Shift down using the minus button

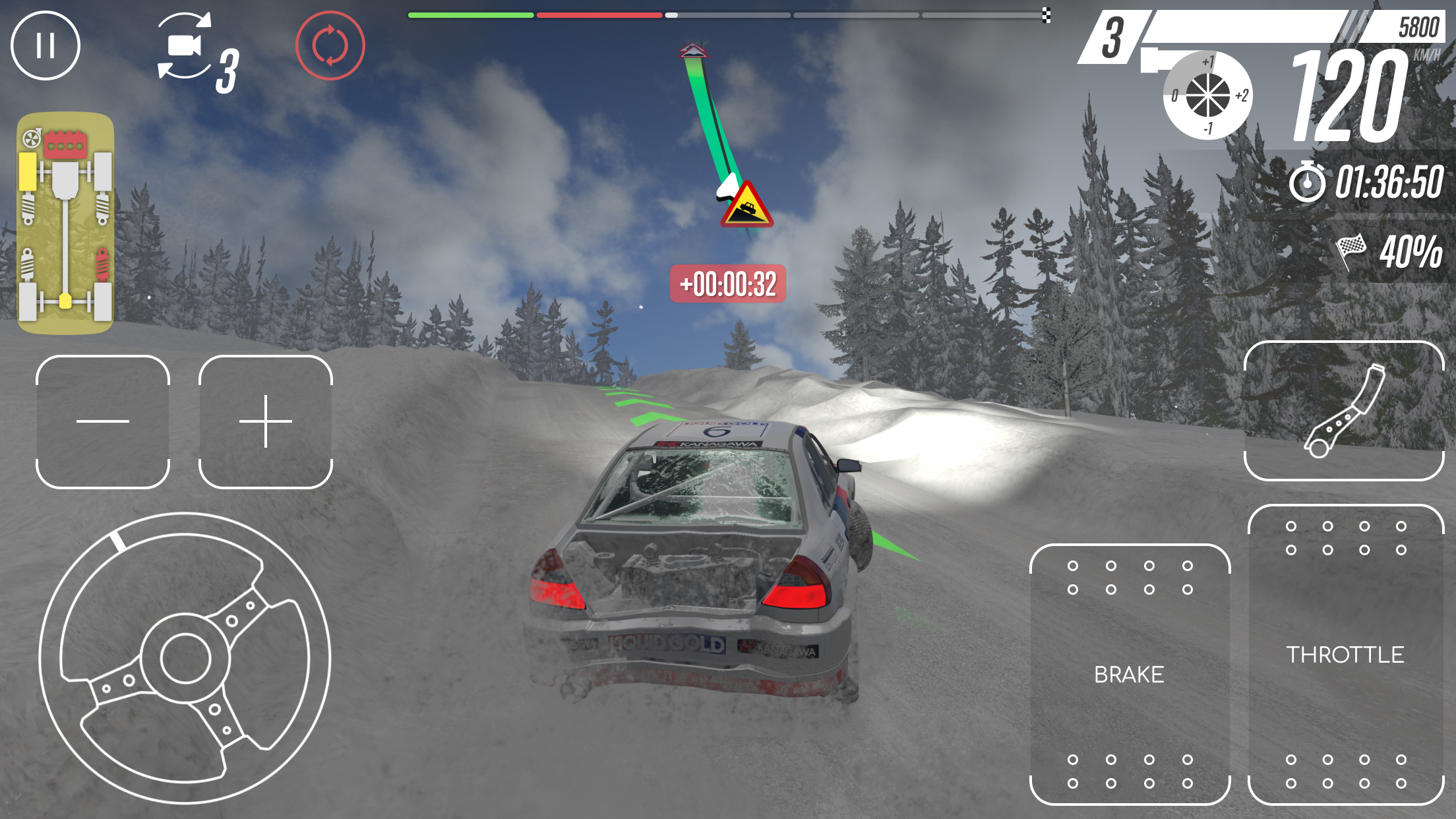103,419
